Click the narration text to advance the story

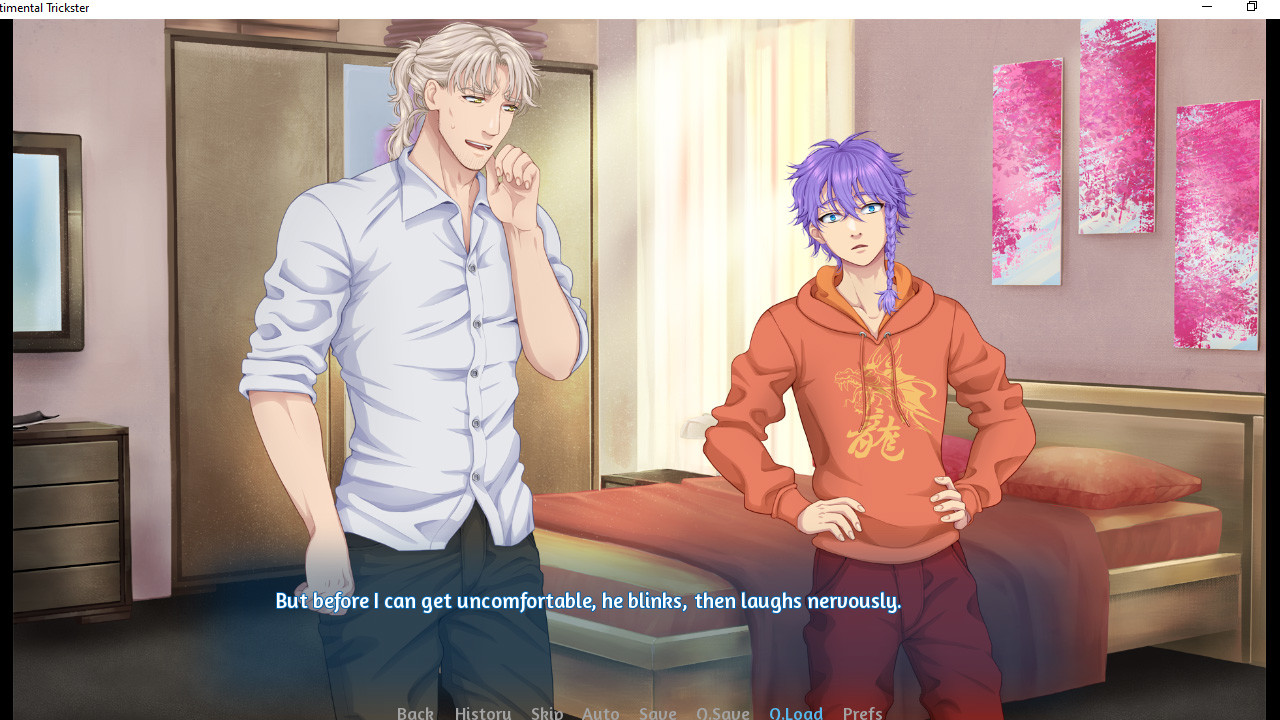(587, 601)
